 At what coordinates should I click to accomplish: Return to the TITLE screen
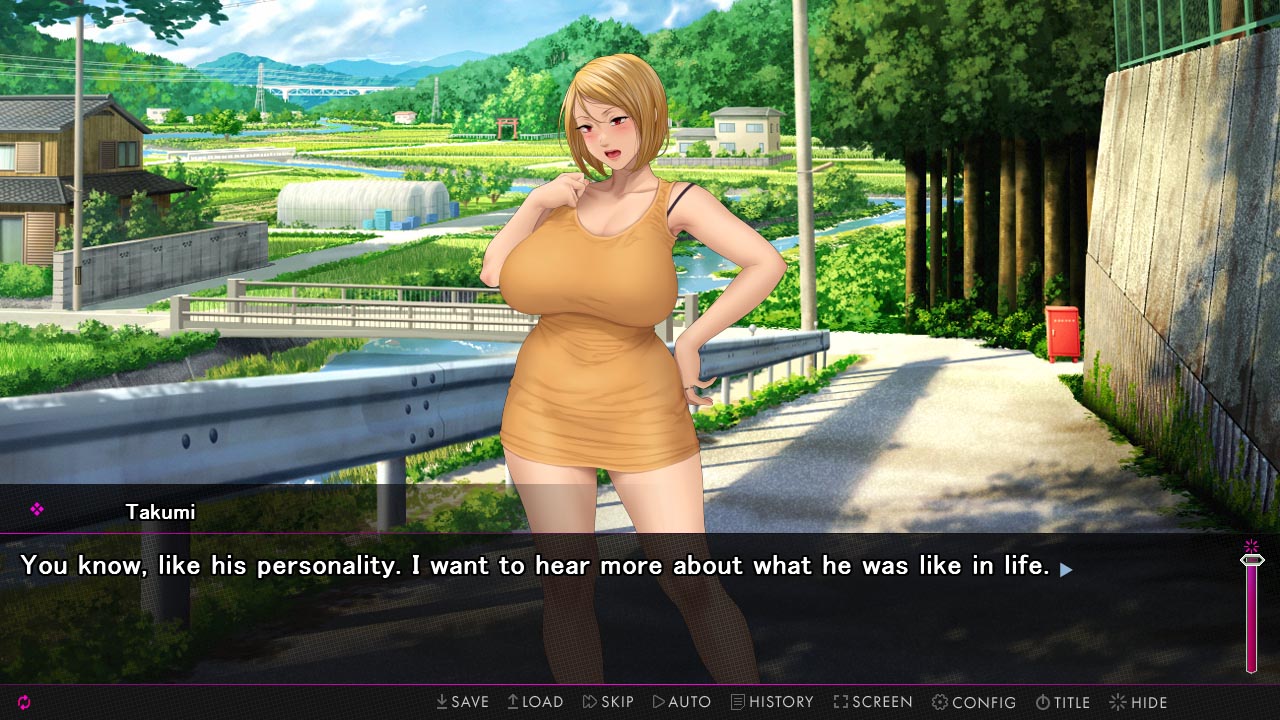(1065, 702)
